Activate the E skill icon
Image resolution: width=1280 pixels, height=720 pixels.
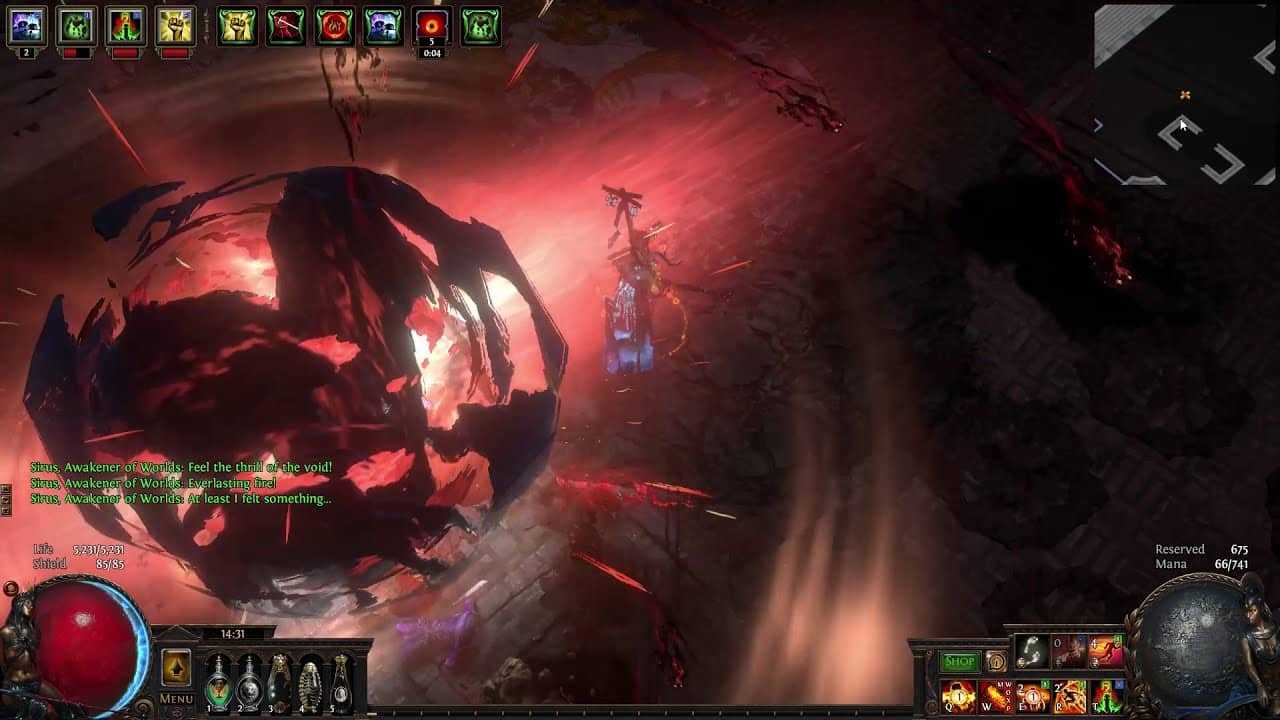[1033, 696]
